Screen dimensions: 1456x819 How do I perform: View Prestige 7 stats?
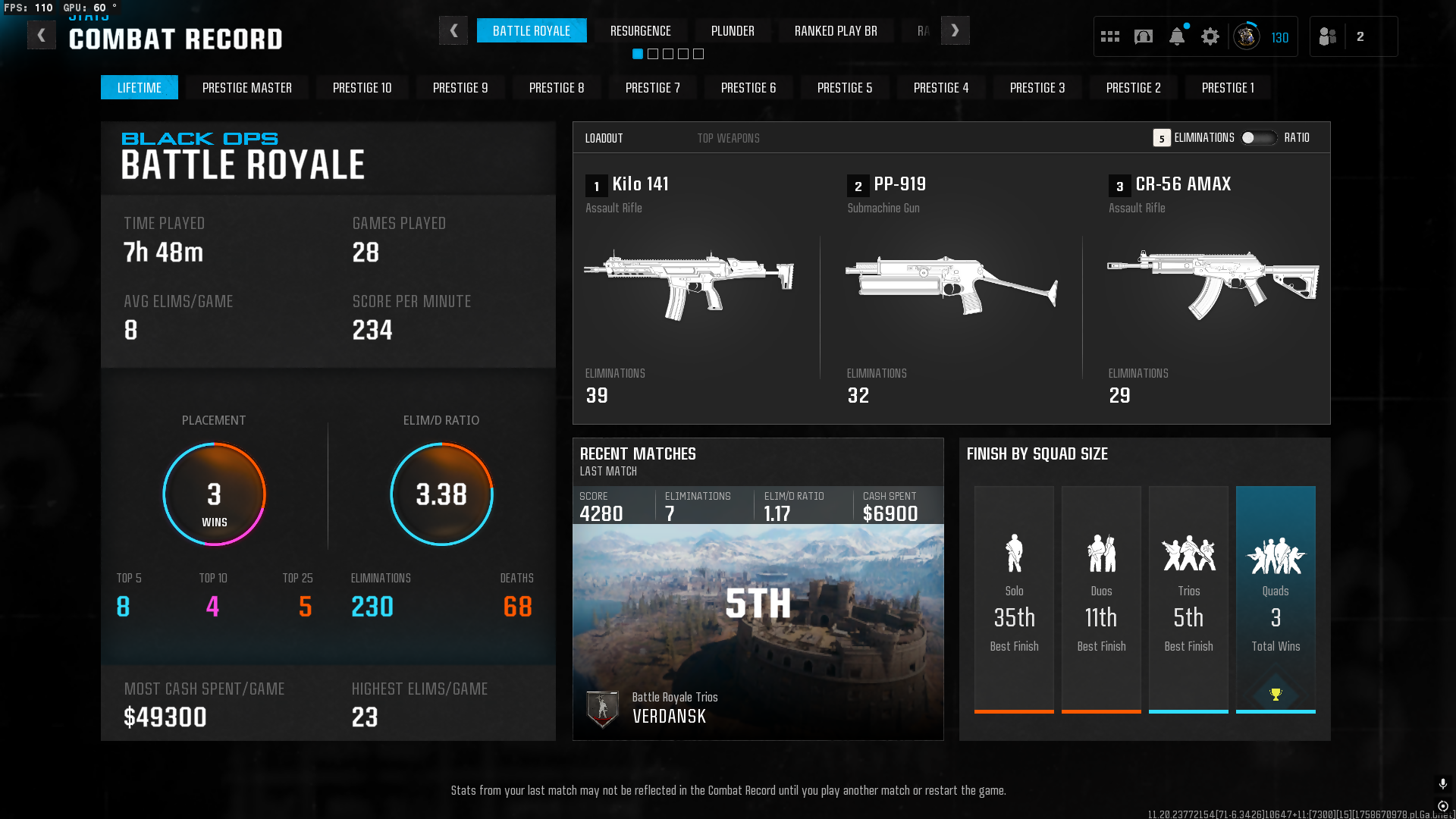tap(652, 88)
